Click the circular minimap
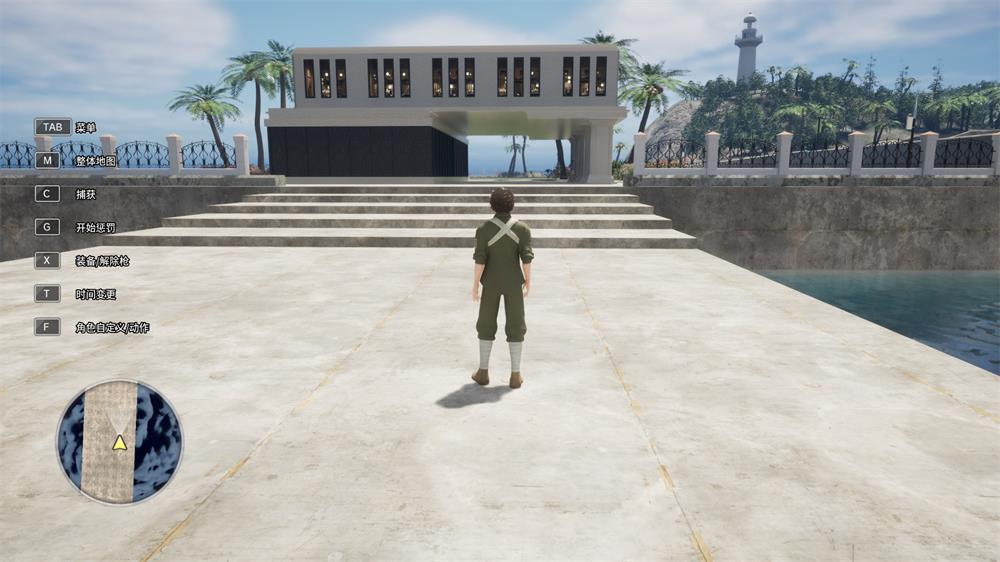The height and width of the screenshot is (562, 1000). coord(120,441)
